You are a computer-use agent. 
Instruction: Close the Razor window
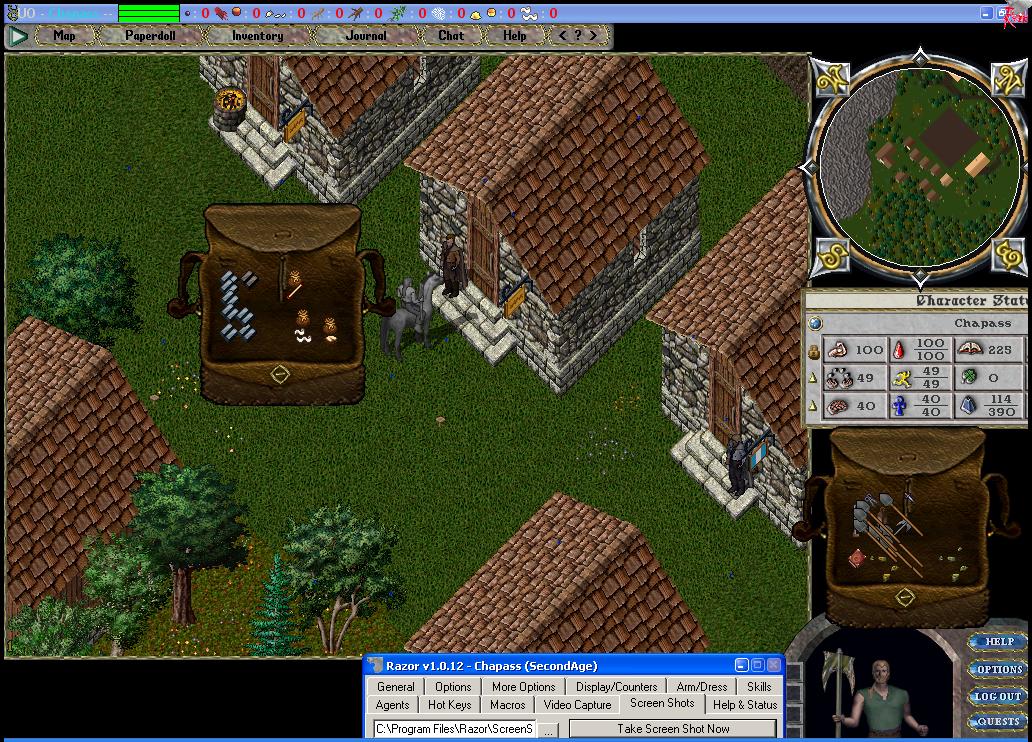coord(774,666)
